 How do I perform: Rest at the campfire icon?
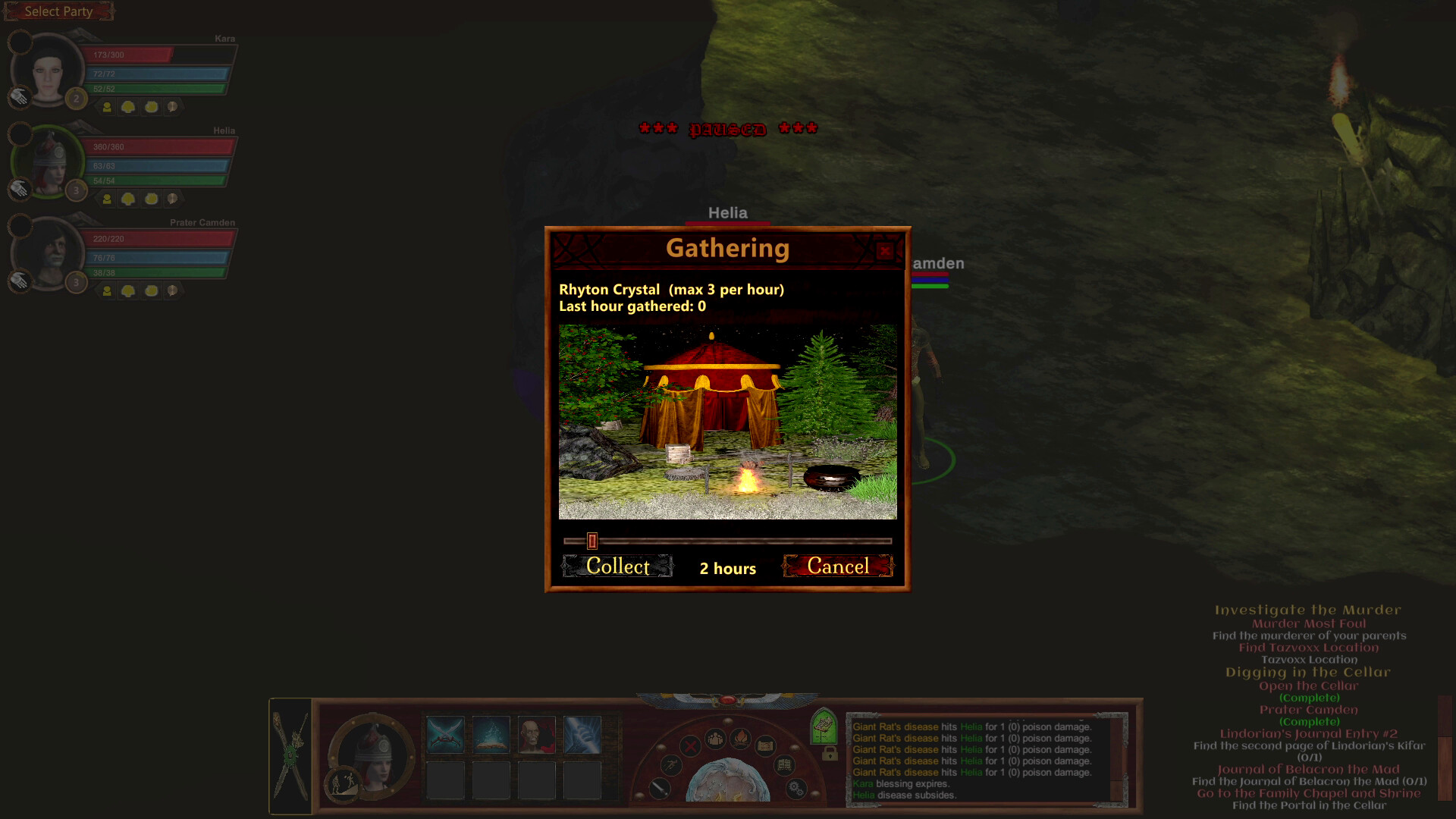(741, 739)
